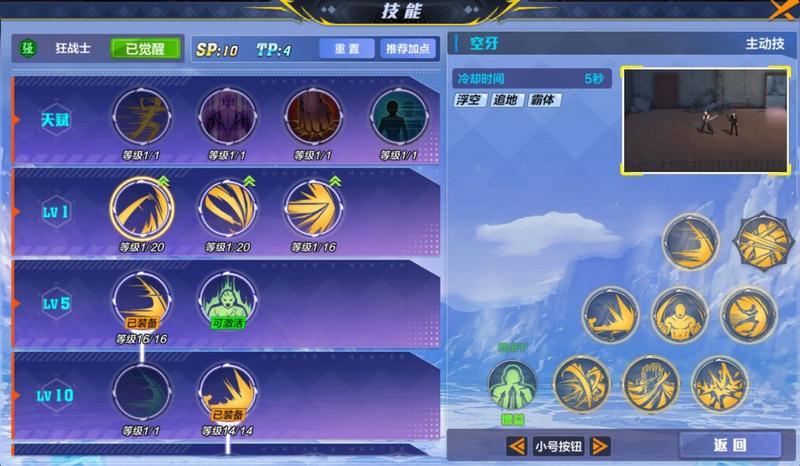
Task: Select the equipped LV5 skill at level 16/16
Action: tap(141, 300)
